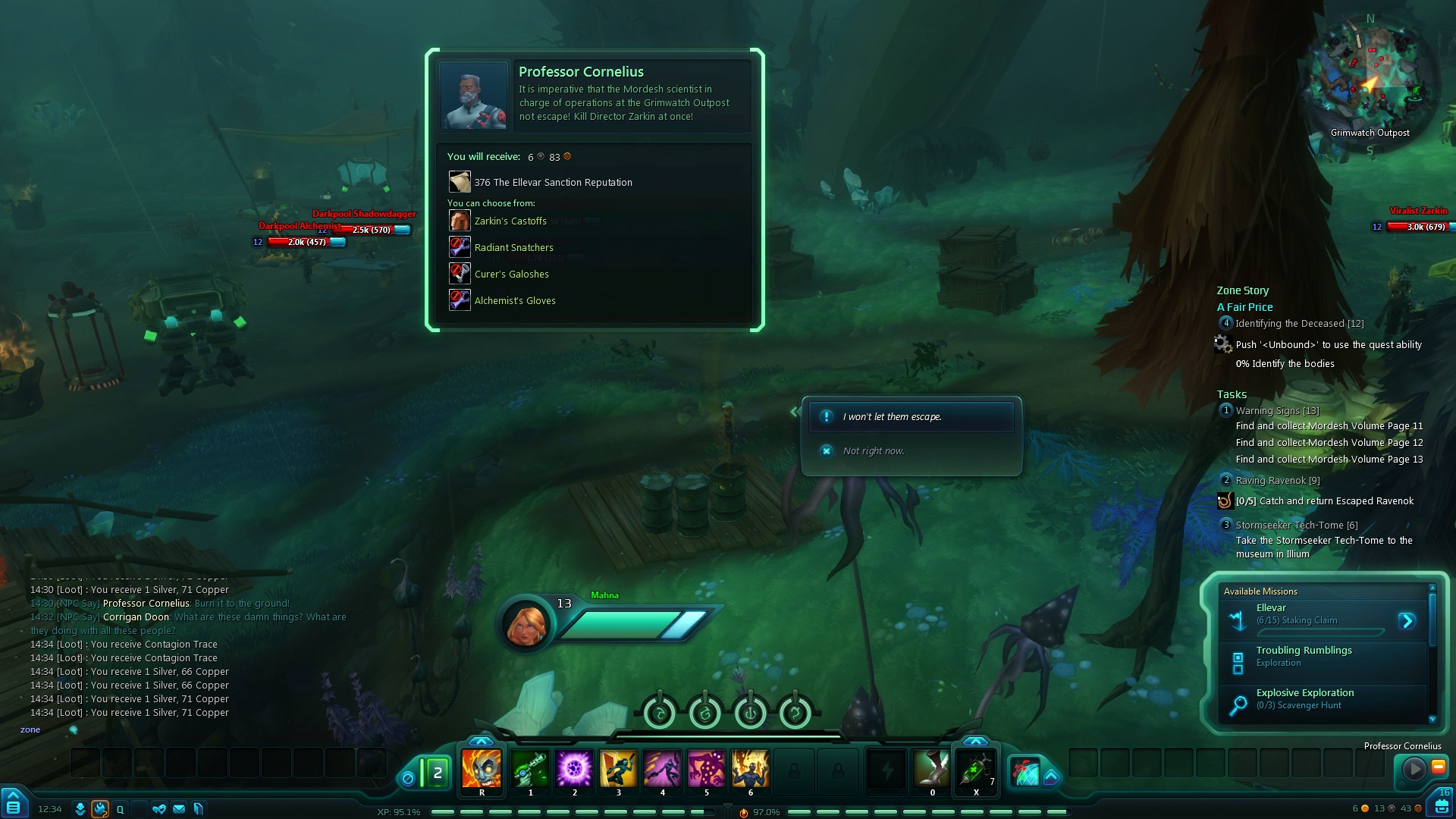Use the green ray gun ability

pos(530,769)
